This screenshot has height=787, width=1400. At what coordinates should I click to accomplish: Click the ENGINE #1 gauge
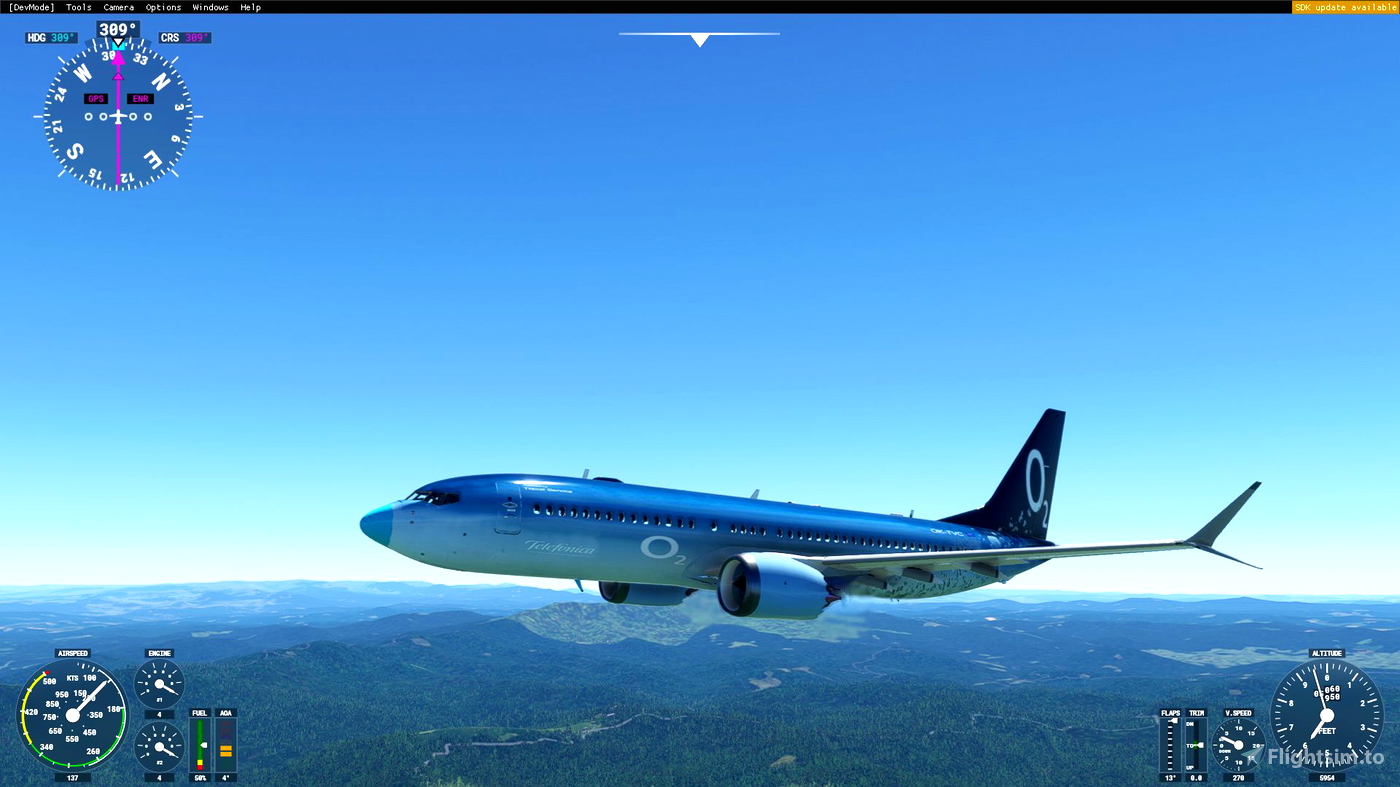coord(158,681)
